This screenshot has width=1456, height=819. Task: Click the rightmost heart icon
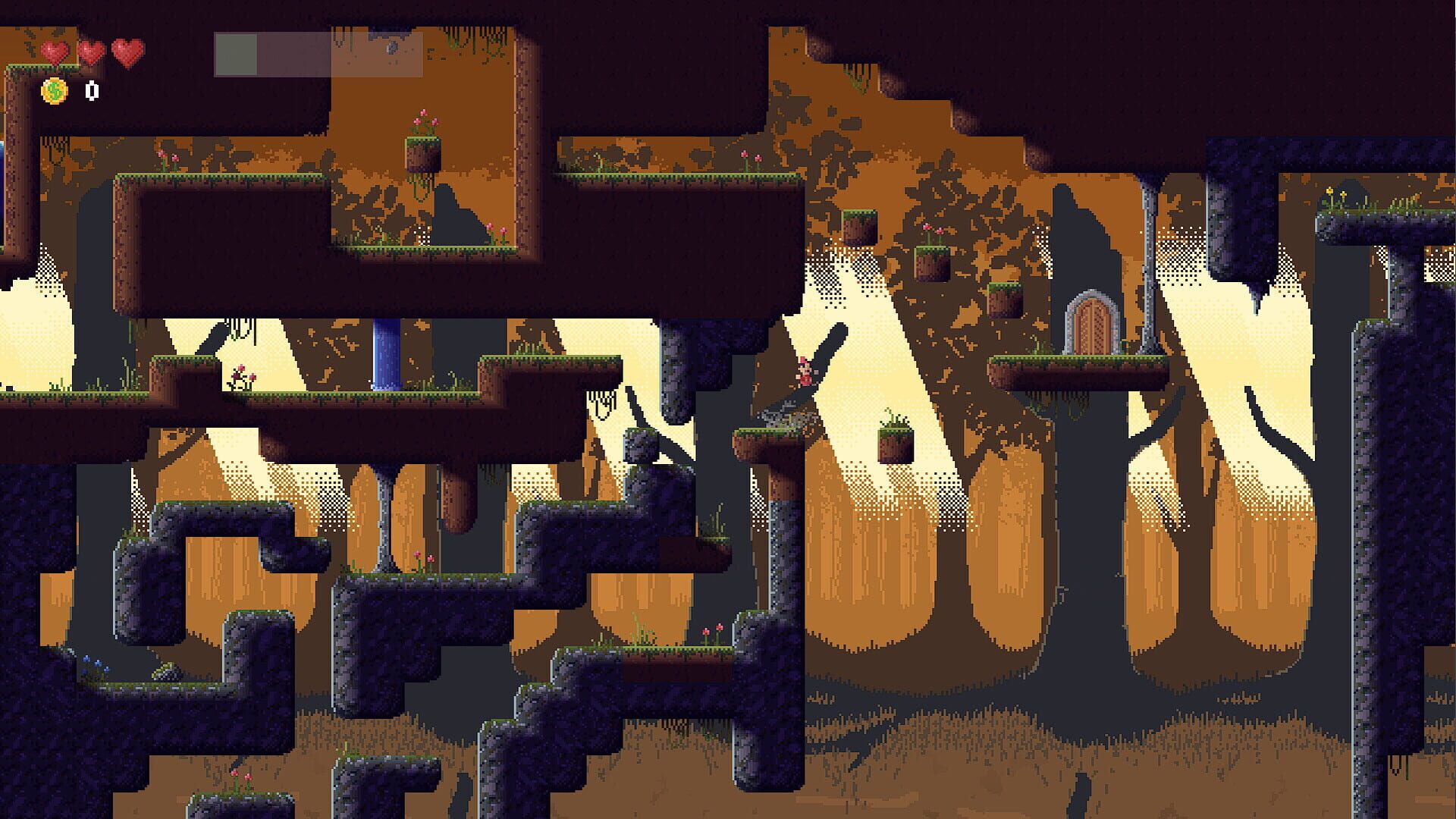coord(125,52)
